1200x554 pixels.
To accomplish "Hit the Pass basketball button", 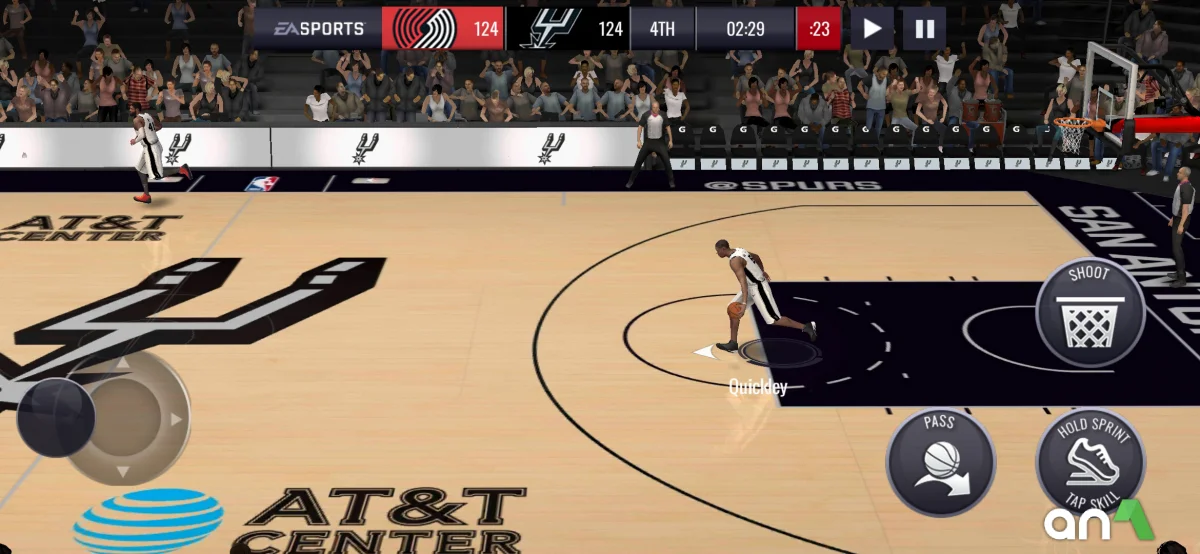I will pyautogui.click(x=940, y=462).
